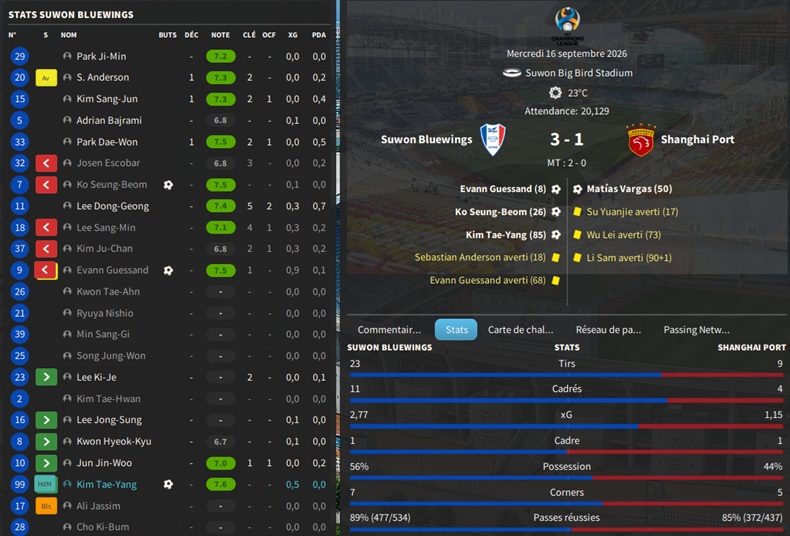Open the Shanghai Port club page
This screenshot has height=536, width=790.
pos(697,139)
